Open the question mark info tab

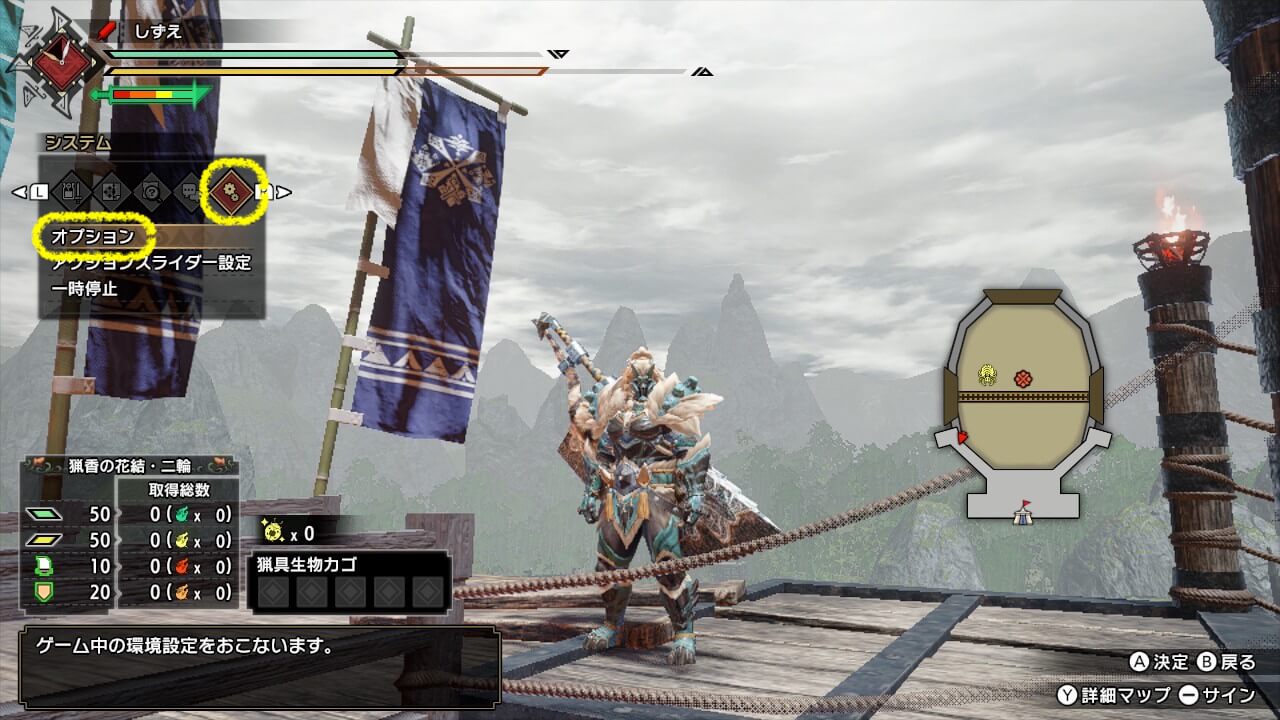pos(151,191)
